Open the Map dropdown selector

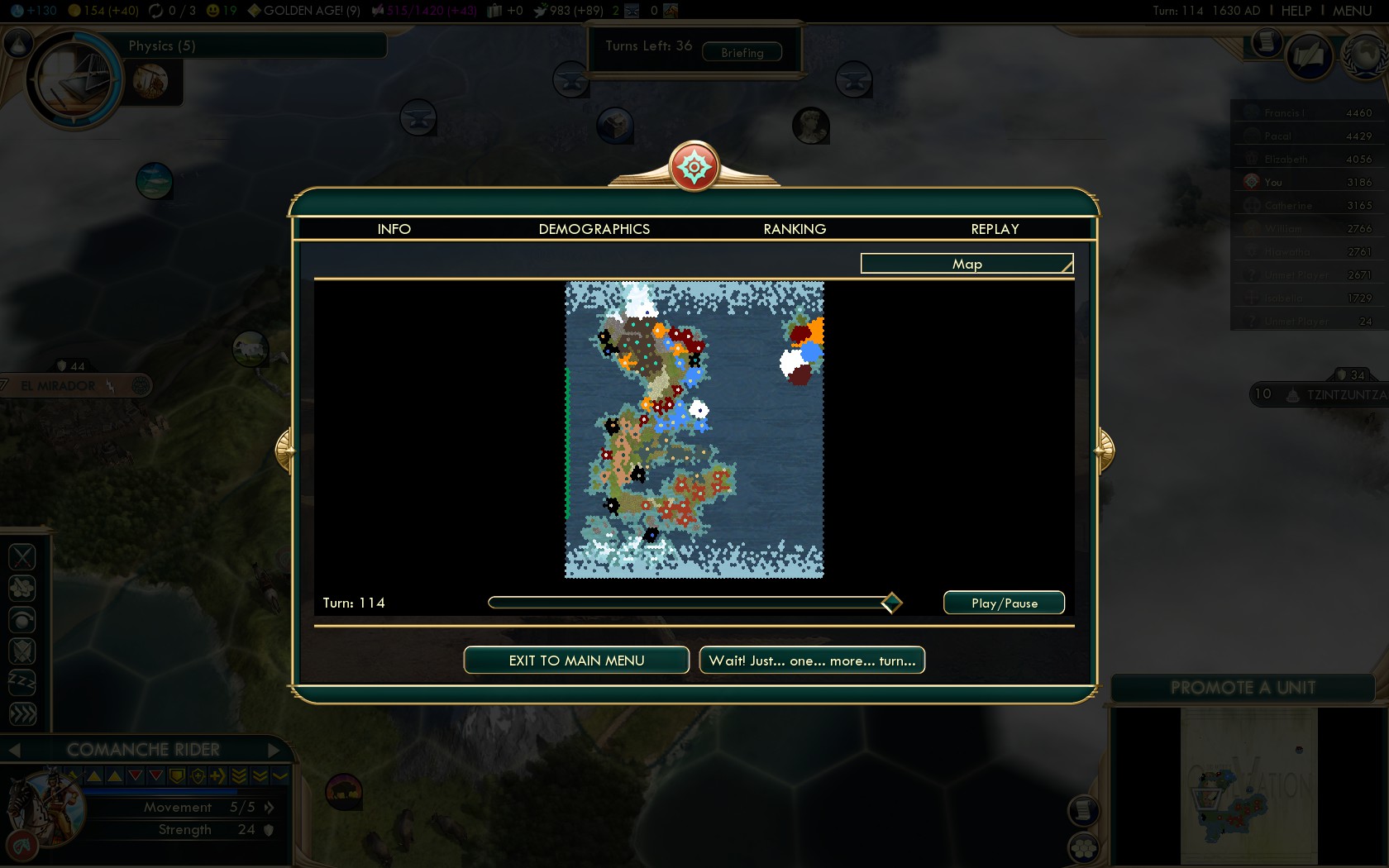[967, 264]
